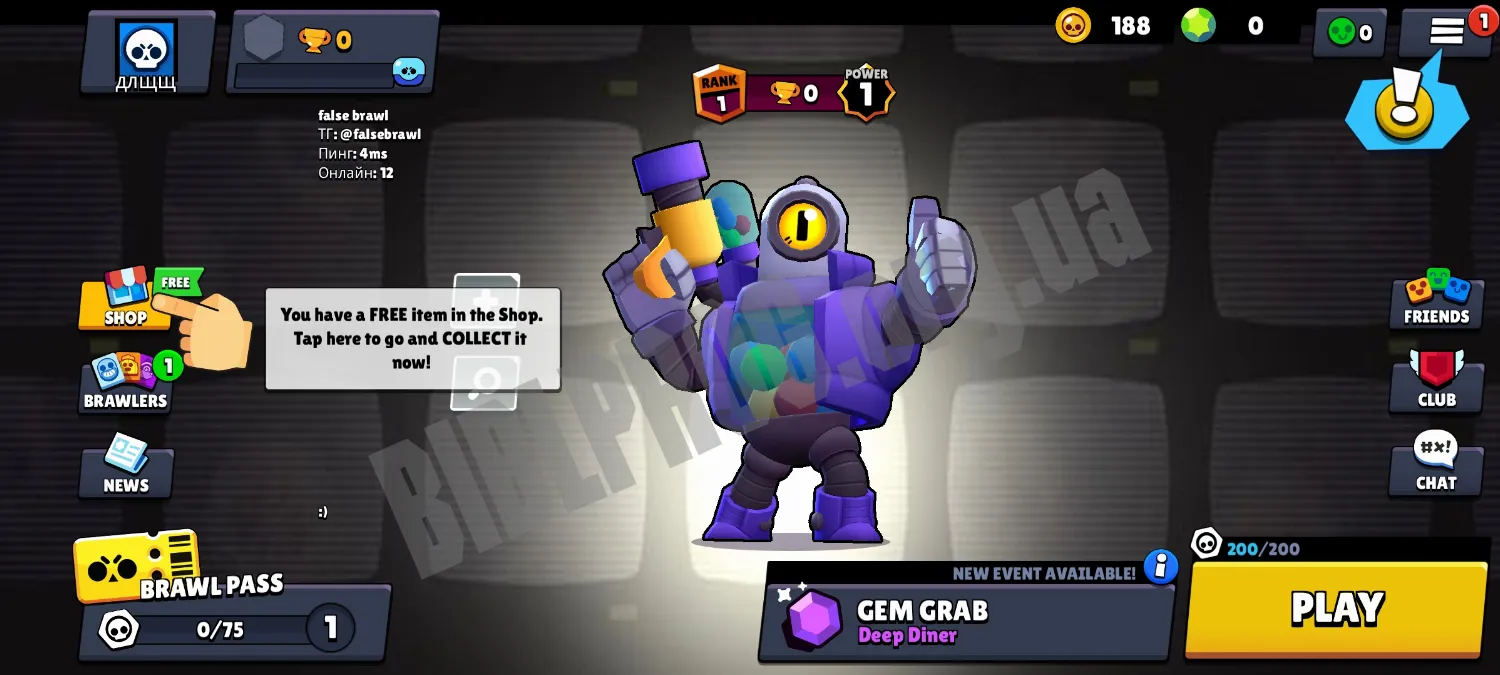The height and width of the screenshot is (675, 1500).
Task: Tap the free item shop tooltip
Action: pyautogui.click(x=412, y=338)
